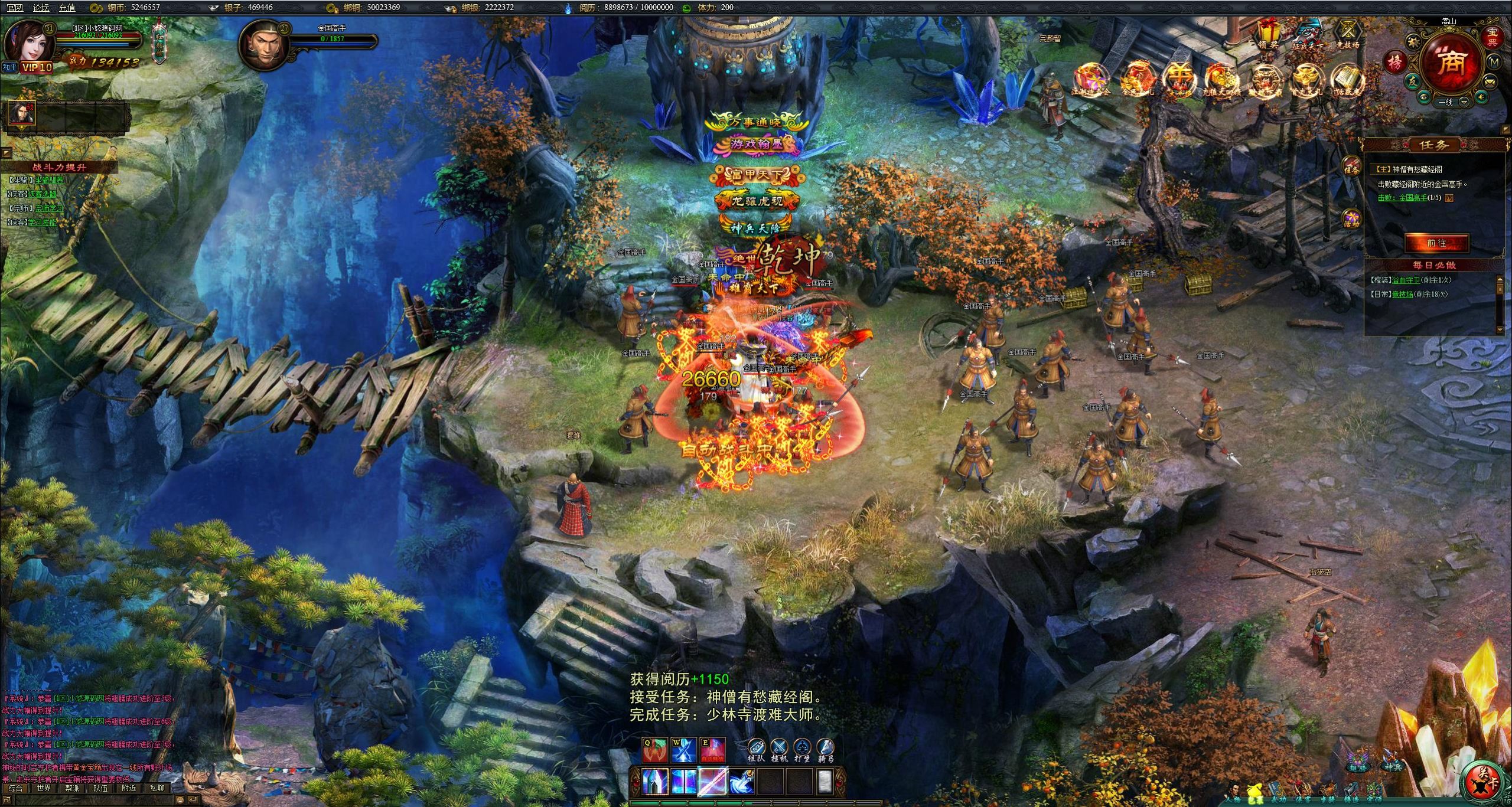Open the chat emoji picker
Image resolution: width=1512 pixels, height=807 pixels.
tap(181, 800)
